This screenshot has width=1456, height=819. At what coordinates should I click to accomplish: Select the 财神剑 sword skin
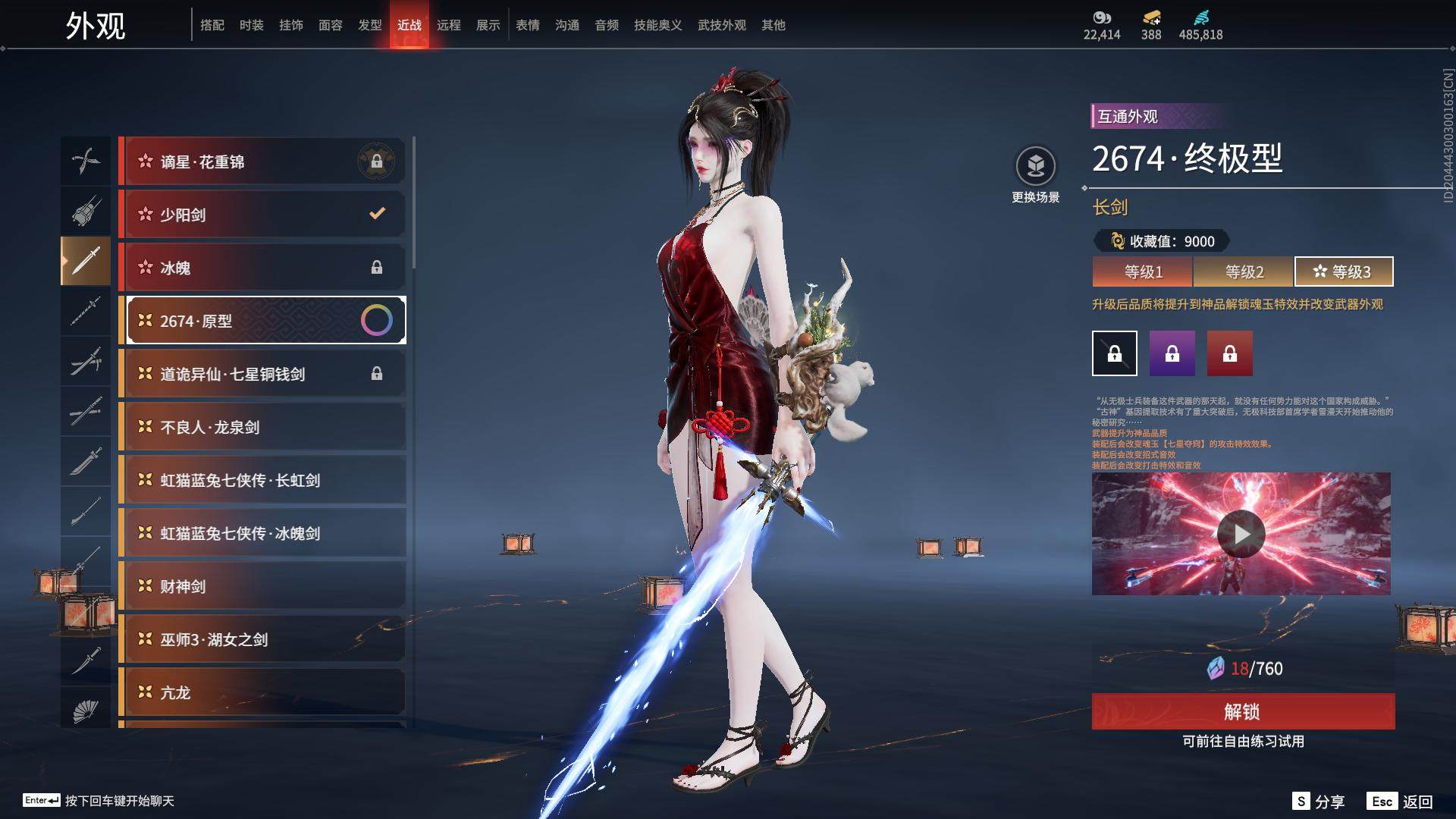[262, 586]
